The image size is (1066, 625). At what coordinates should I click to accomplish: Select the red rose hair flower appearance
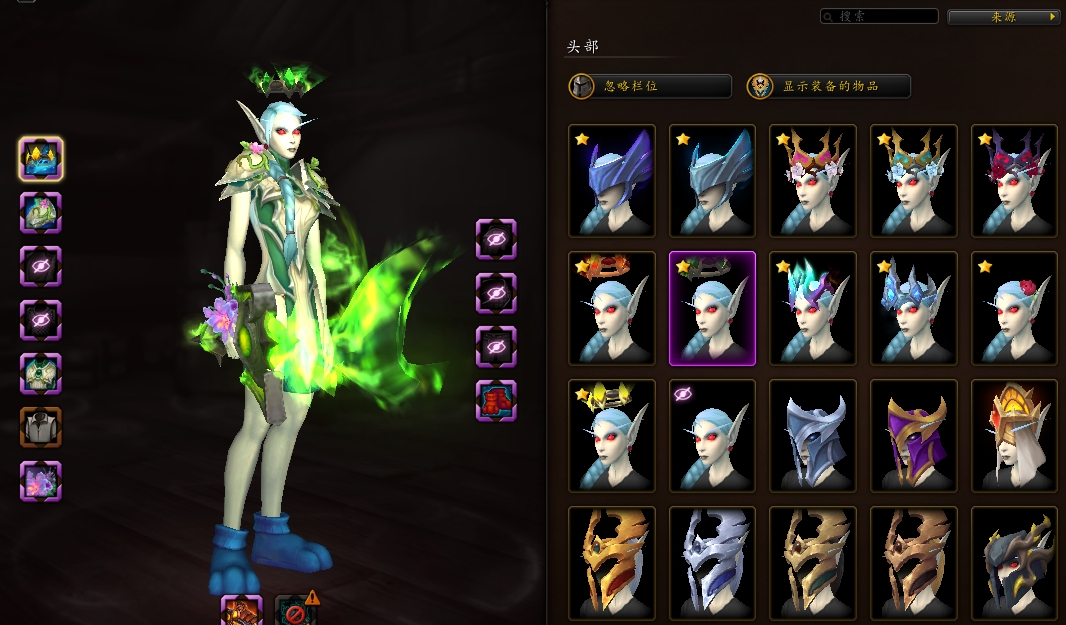point(1014,308)
